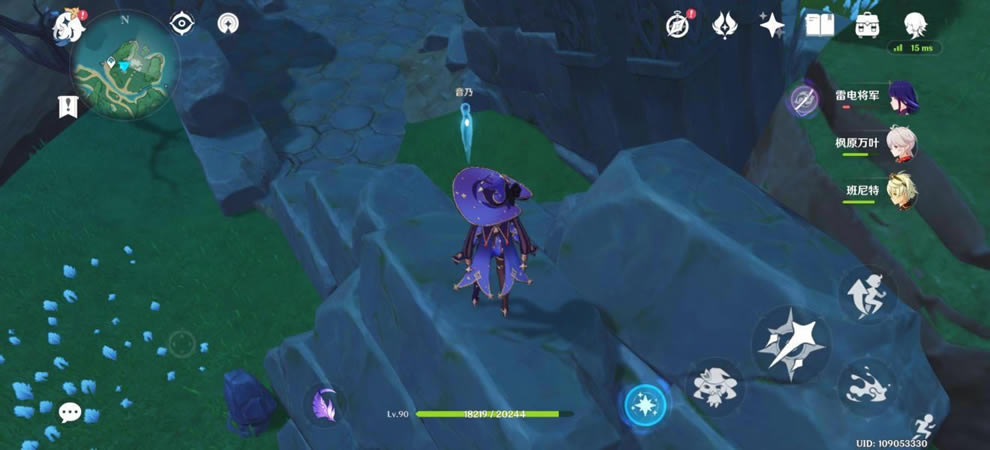Screen dimensions: 990x450
Task: Open the character menu icon
Action: click(914, 26)
